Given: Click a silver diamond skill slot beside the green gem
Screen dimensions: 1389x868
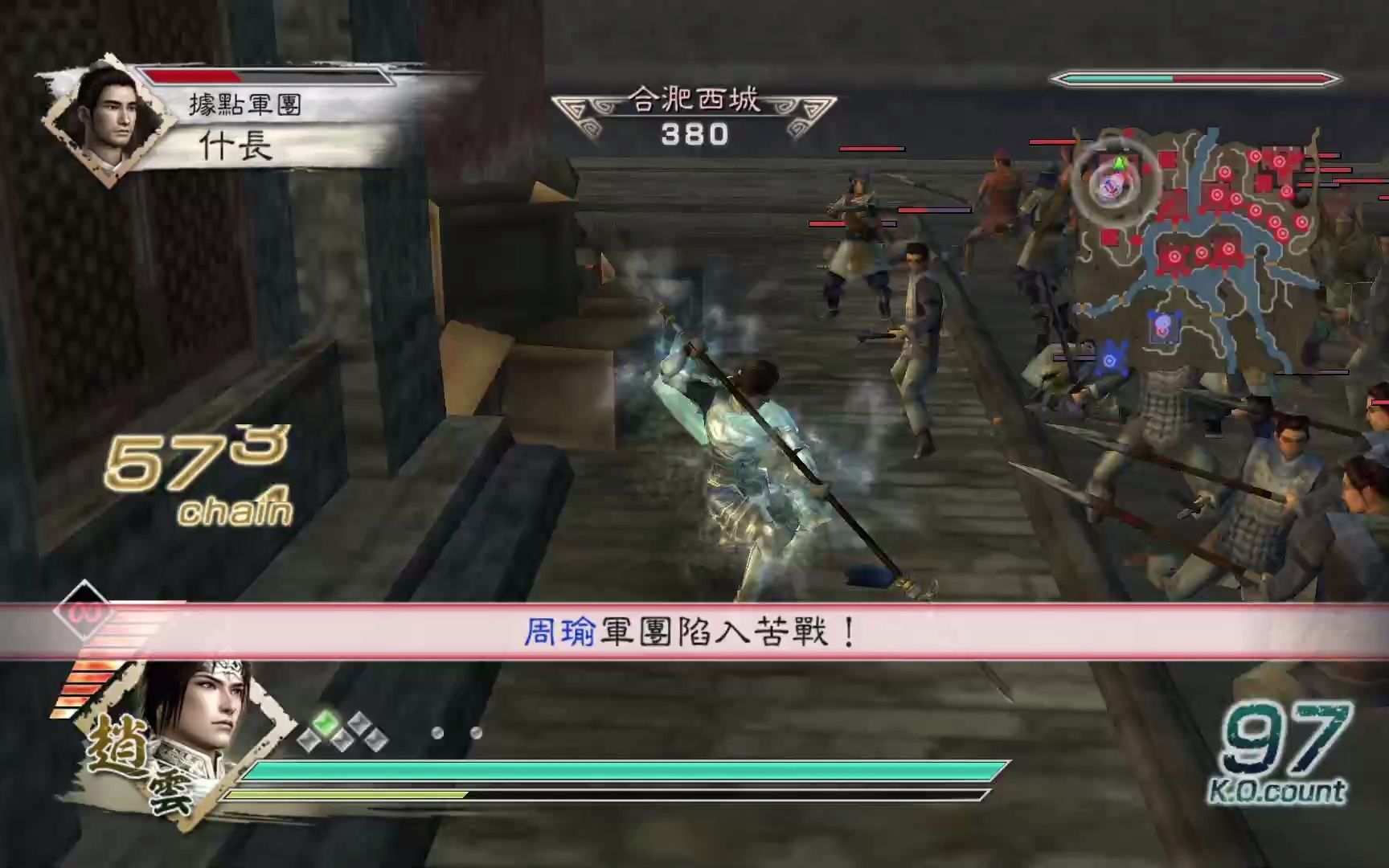Looking at the screenshot, I should pyautogui.click(x=308, y=740).
